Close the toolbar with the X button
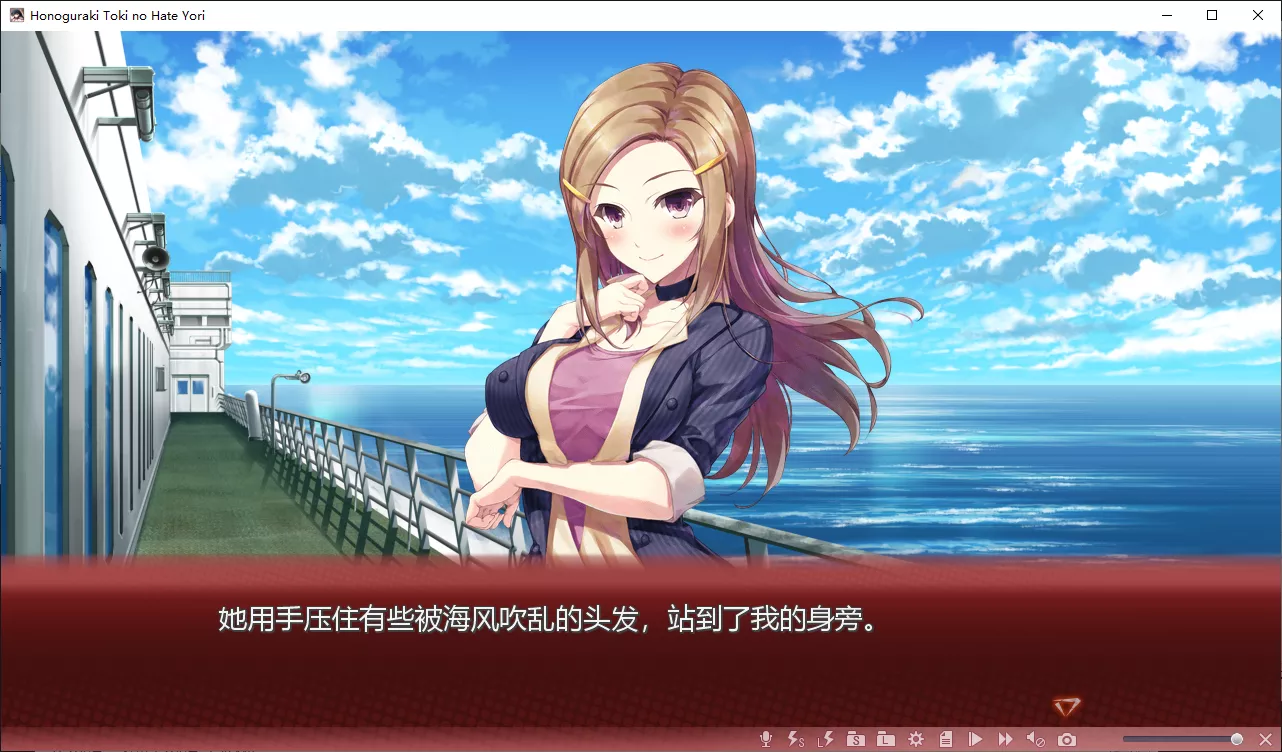Screen dimensions: 1282x752 point(1266,738)
